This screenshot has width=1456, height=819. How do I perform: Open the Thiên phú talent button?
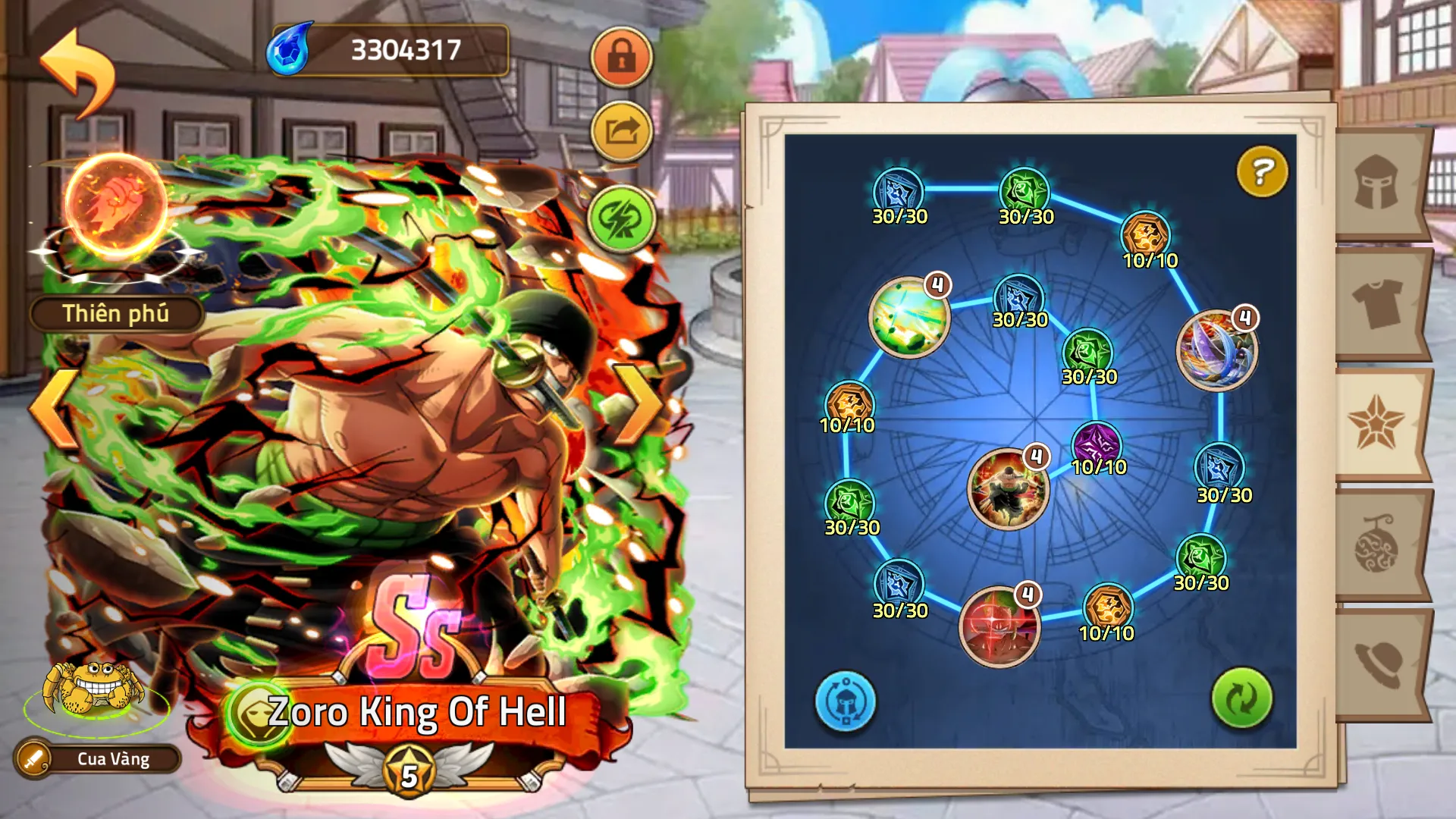pyautogui.click(x=116, y=314)
